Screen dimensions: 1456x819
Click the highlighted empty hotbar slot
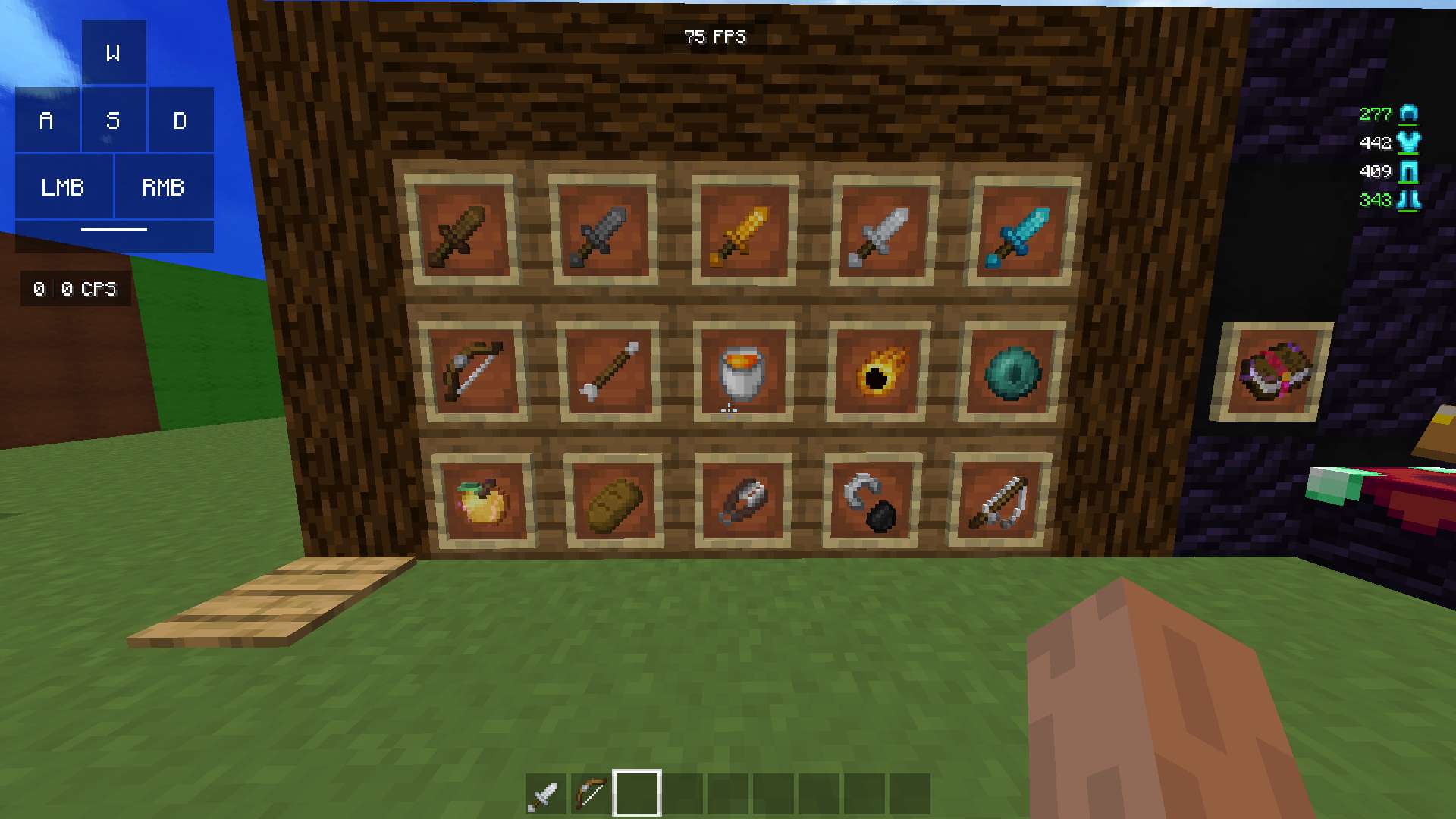tap(637, 794)
